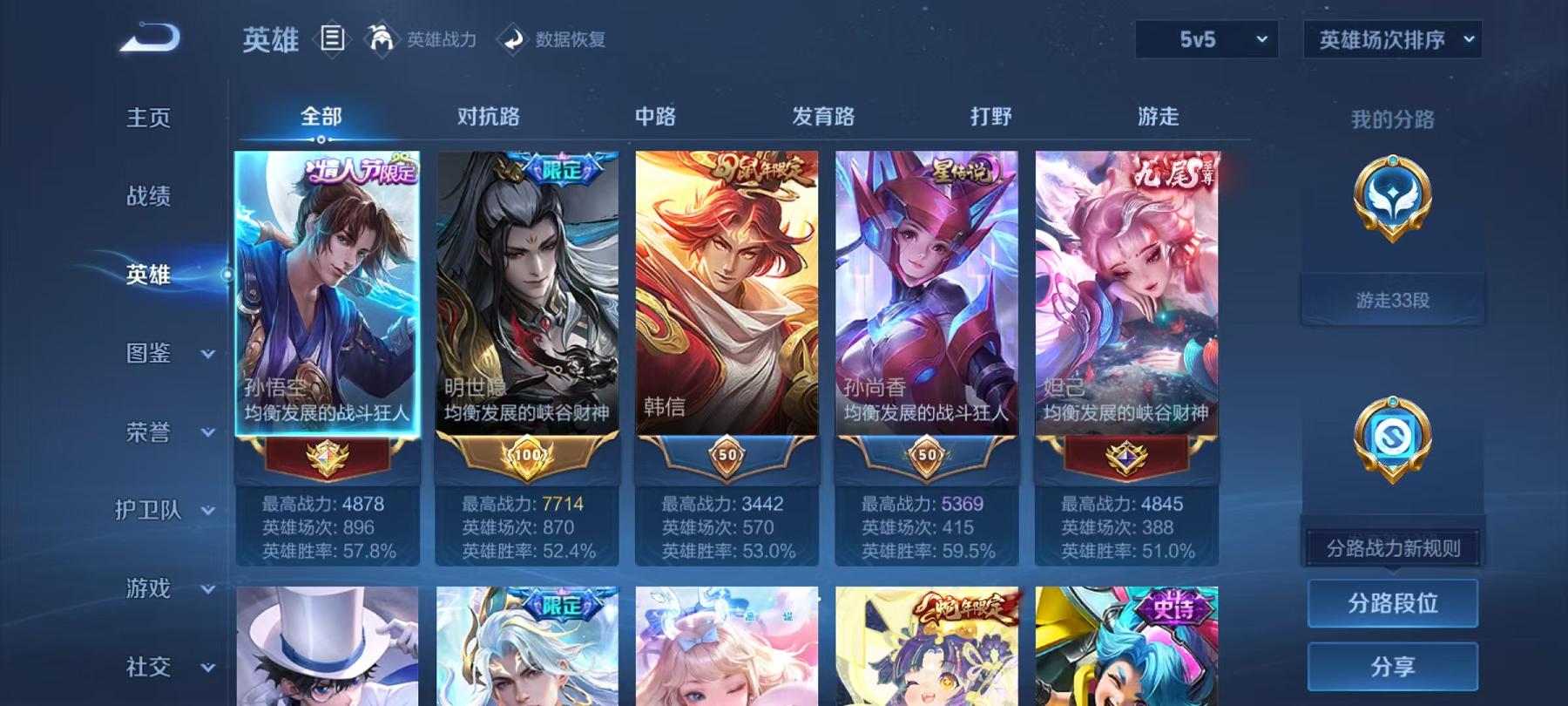Switch to the 发育路 lane tab
This screenshot has width=1568, height=706.
(823, 114)
